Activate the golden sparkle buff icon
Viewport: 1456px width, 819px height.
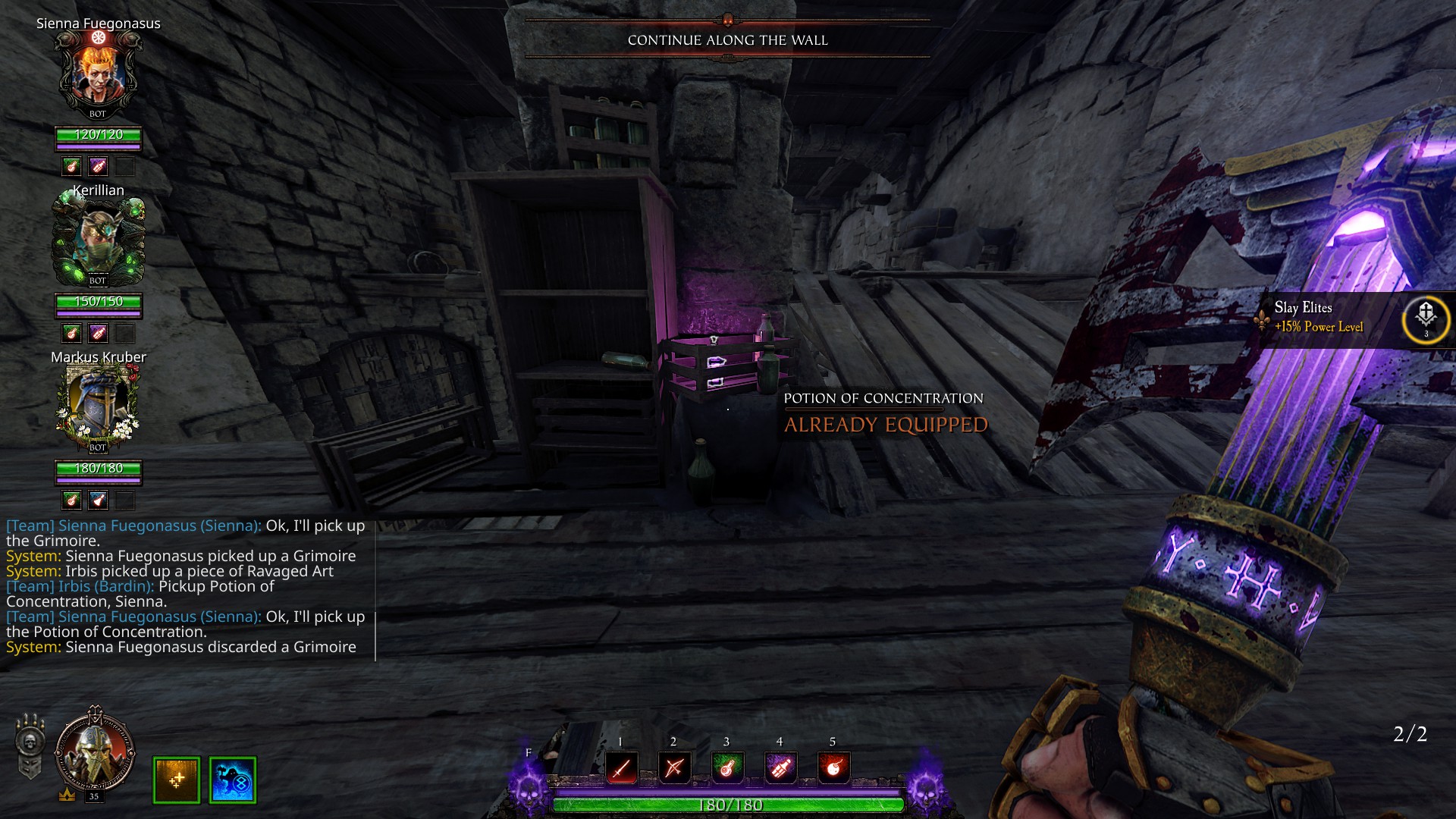point(177,780)
